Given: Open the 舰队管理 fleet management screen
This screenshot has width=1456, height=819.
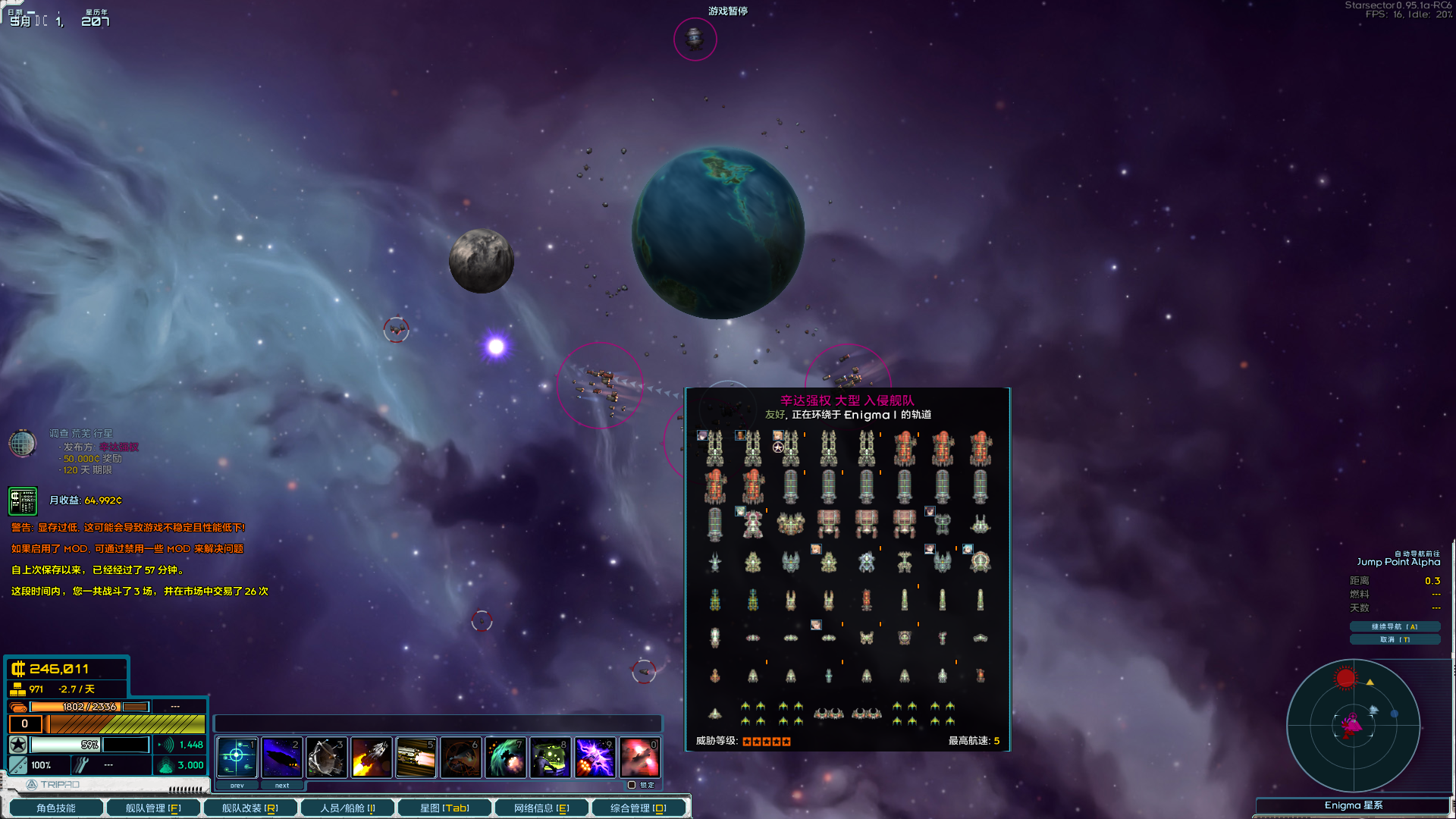Looking at the screenshot, I should [x=153, y=808].
